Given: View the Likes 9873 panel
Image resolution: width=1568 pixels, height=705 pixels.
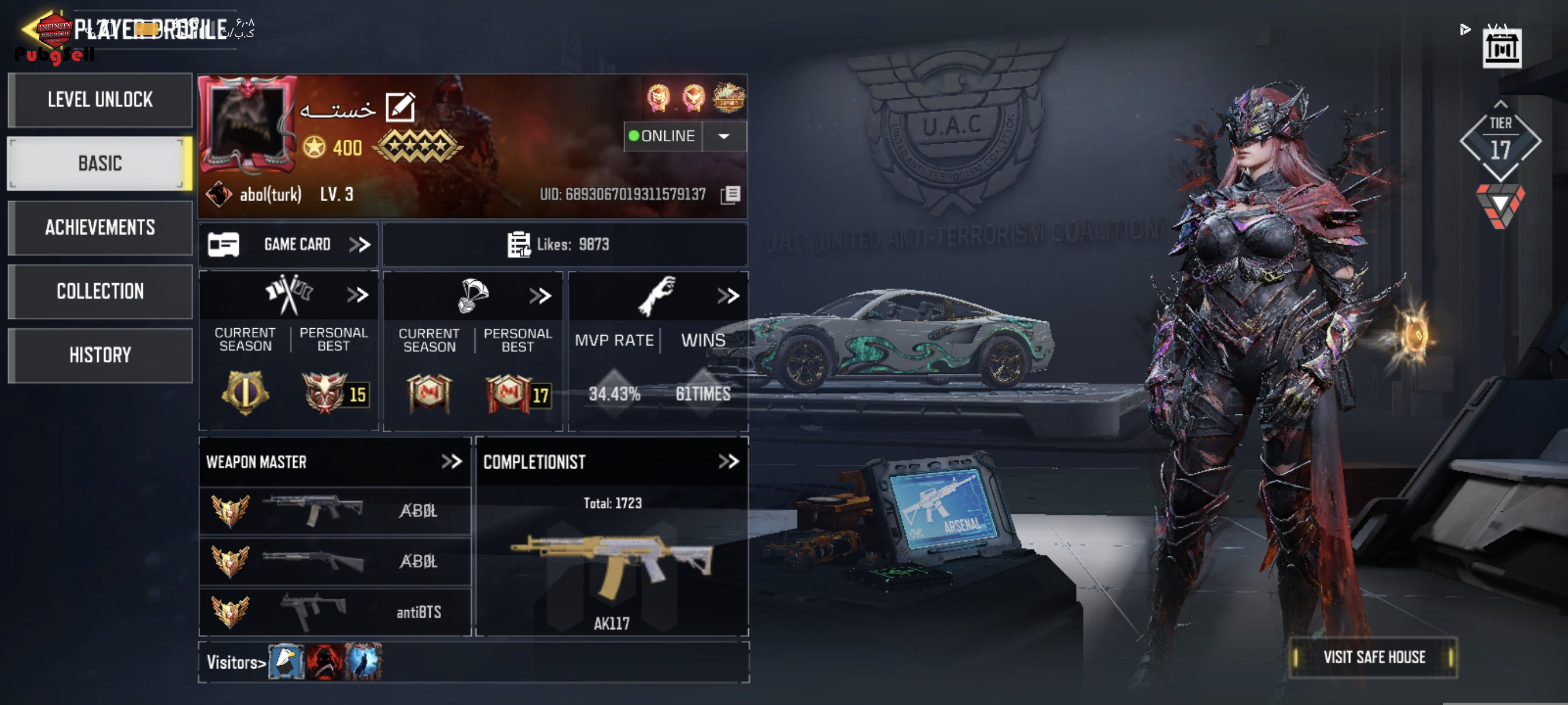Looking at the screenshot, I should click(x=564, y=244).
